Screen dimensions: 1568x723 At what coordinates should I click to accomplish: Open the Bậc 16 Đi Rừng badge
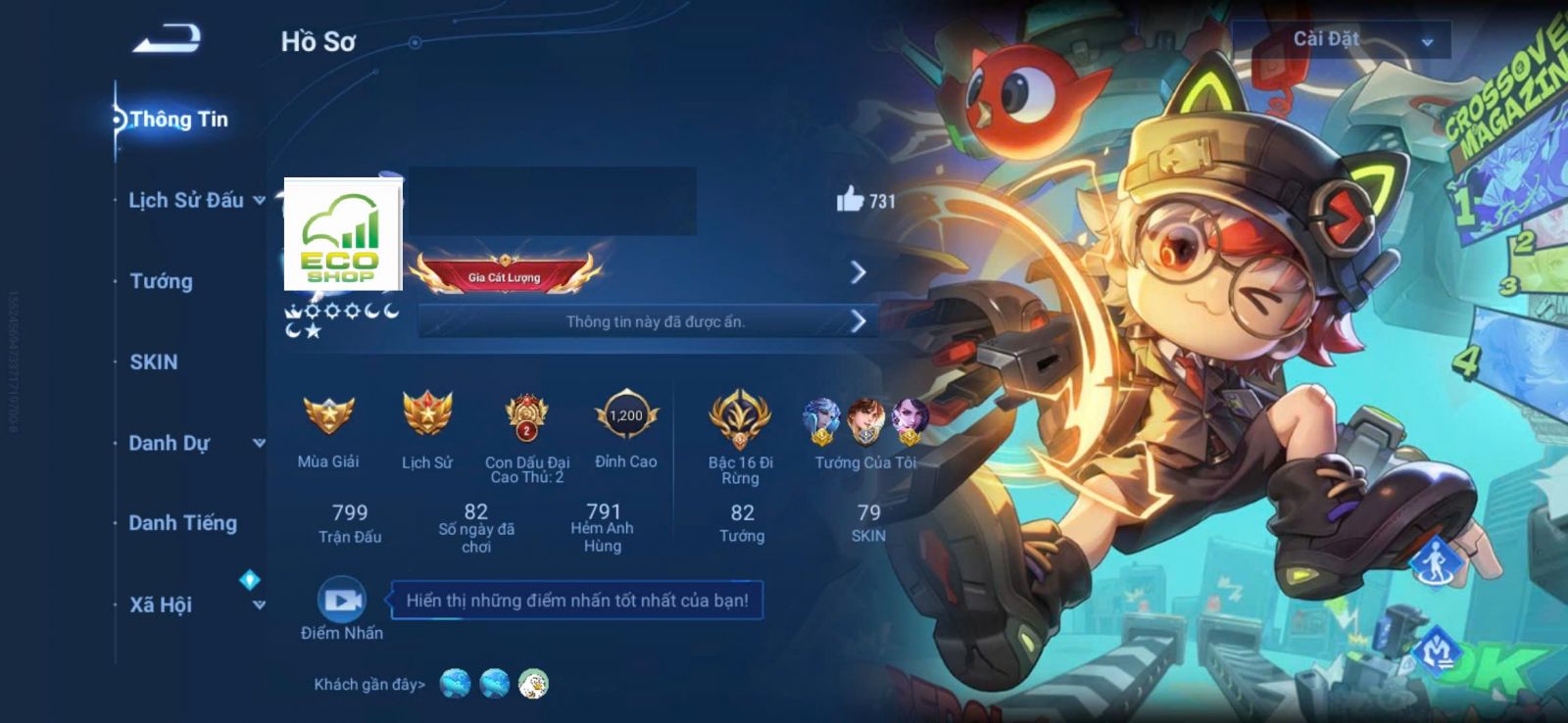click(x=740, y=417)
